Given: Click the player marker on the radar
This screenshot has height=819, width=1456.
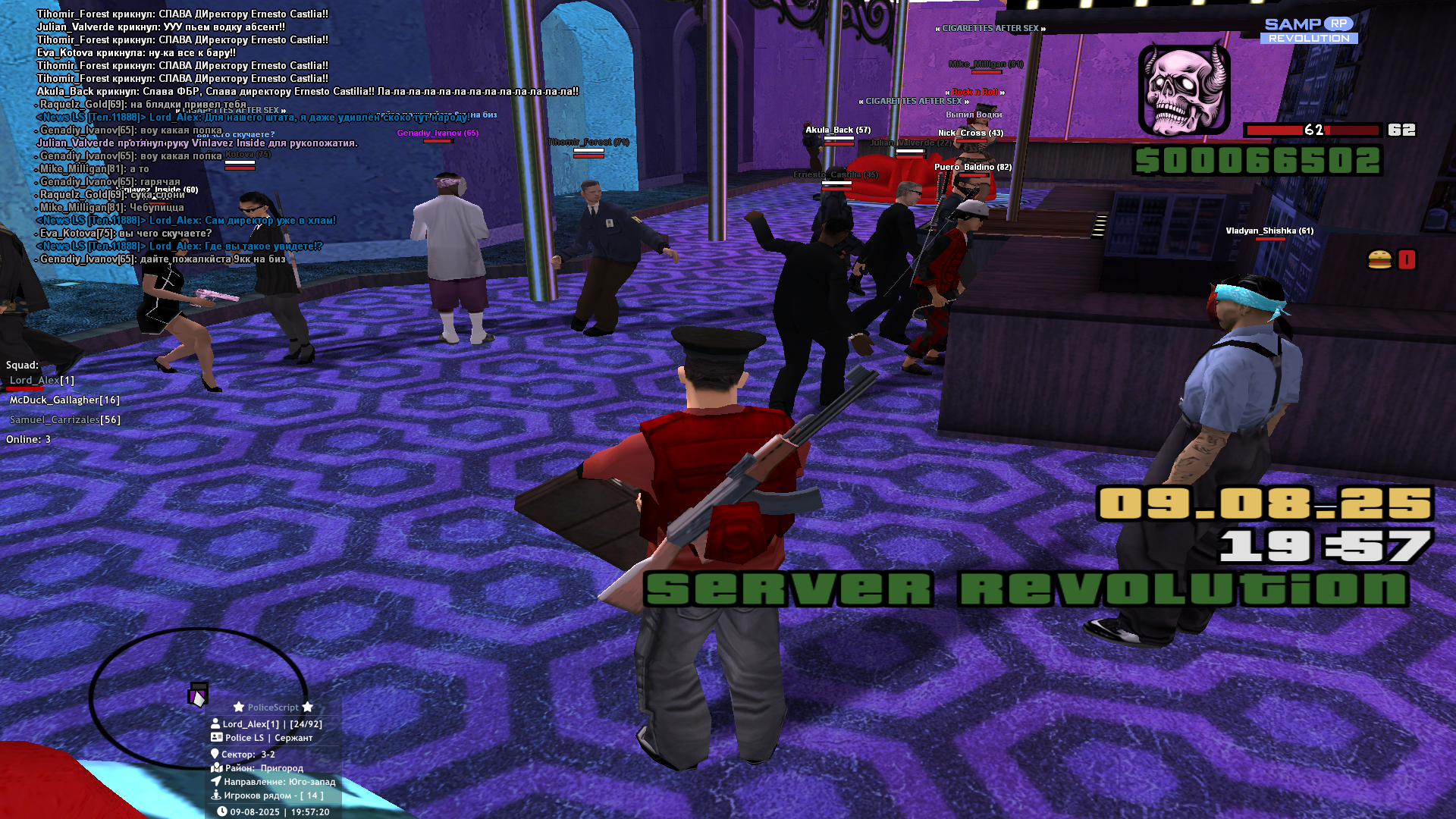Looking at the screenshot, I should 198,695.
